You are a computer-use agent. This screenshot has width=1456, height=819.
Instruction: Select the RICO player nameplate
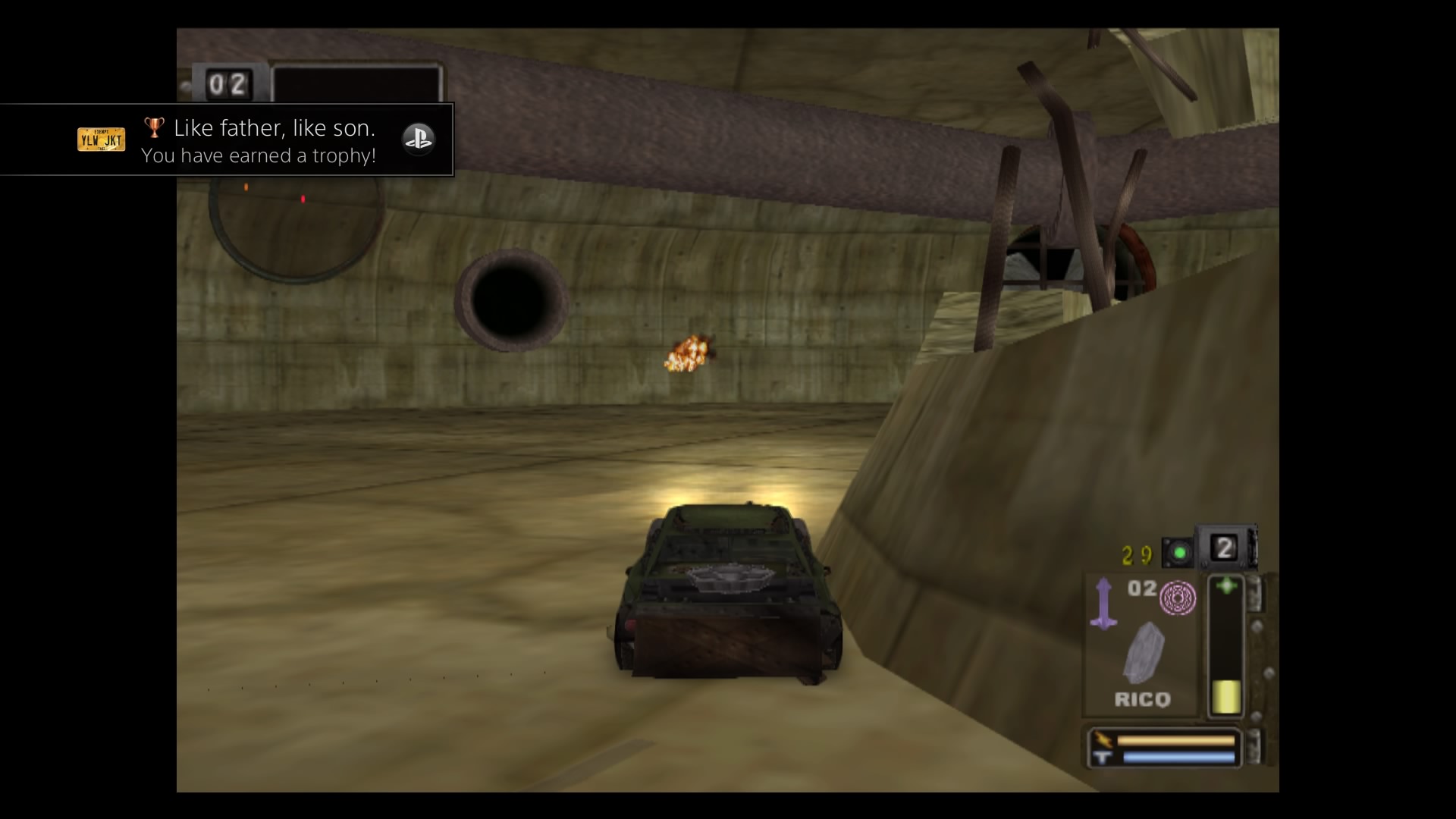1141,699
